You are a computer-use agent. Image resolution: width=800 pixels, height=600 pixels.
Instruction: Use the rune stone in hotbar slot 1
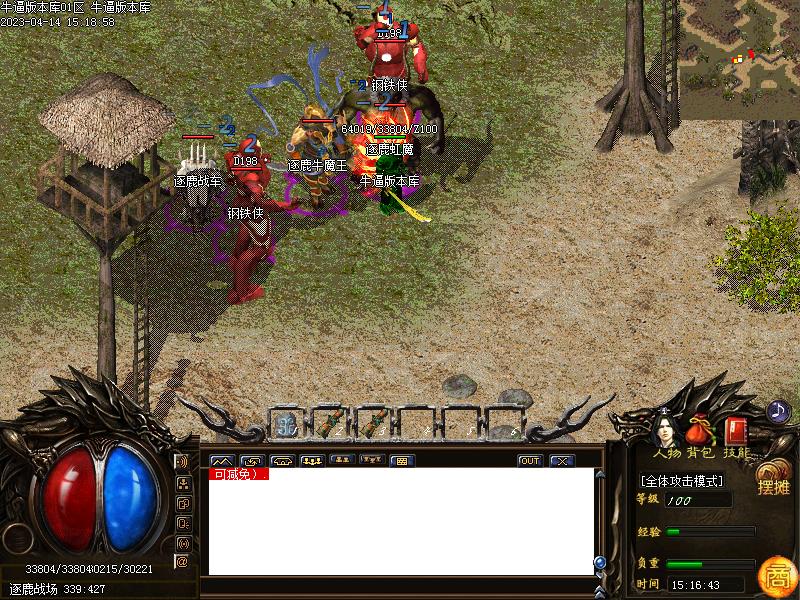[x=285, y=424]
